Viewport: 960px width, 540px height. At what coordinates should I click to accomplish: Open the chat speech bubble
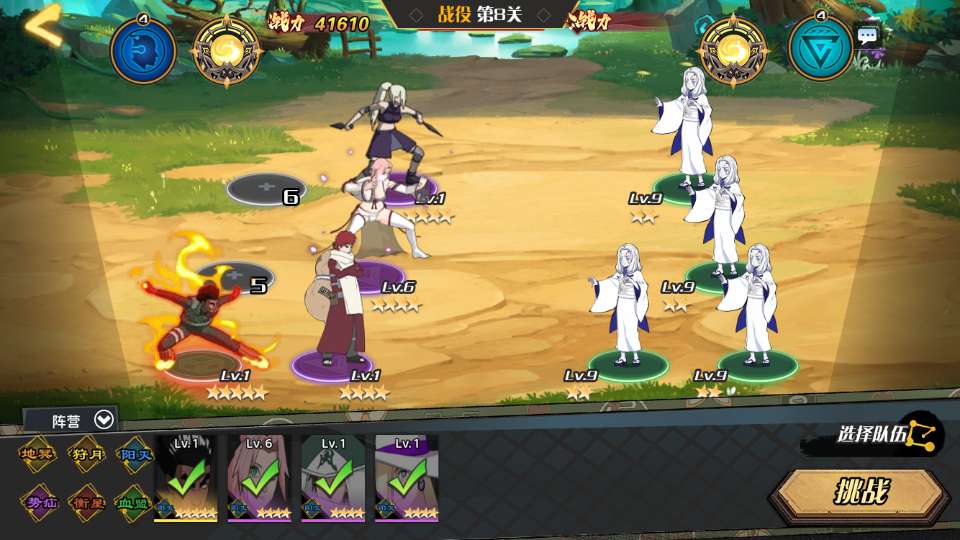click(x=867, y=36)
